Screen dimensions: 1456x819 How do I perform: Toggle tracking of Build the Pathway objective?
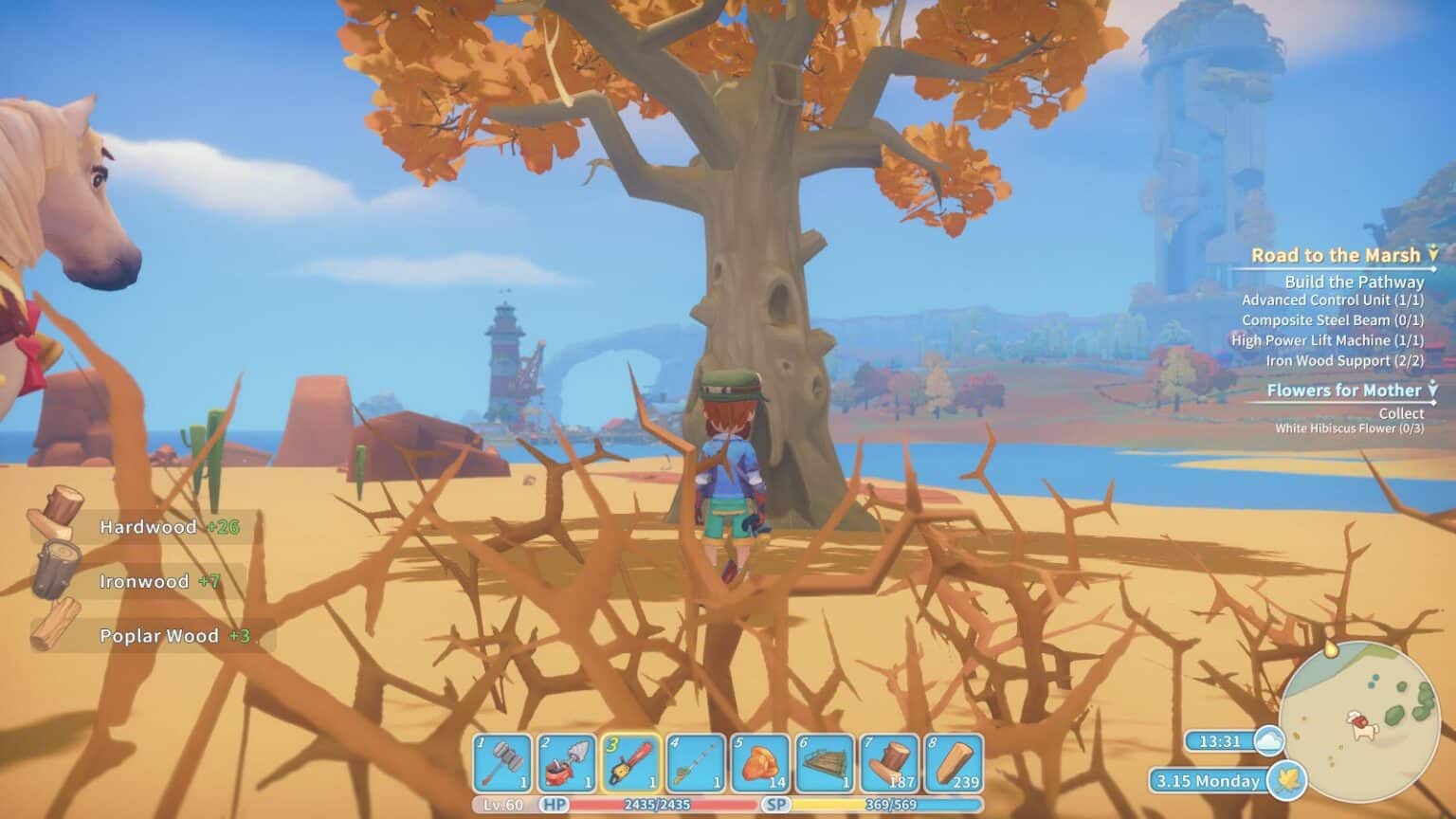click(x=1354, y=282)
